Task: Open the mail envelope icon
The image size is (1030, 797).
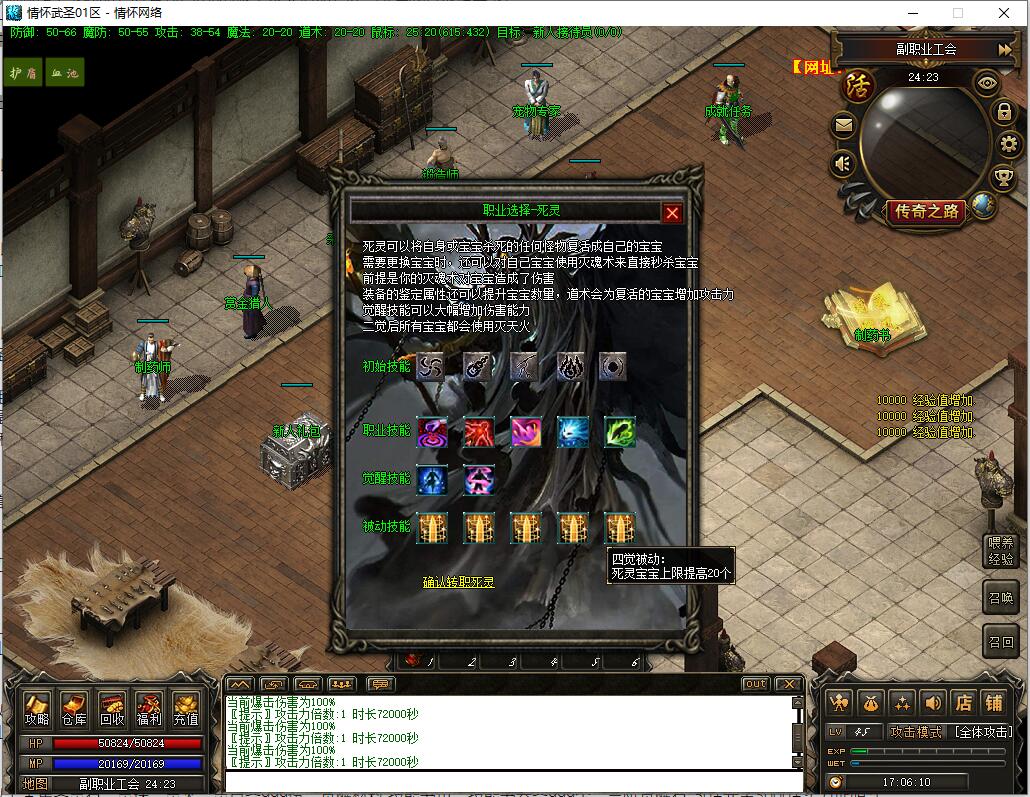Action: point(844,125)
